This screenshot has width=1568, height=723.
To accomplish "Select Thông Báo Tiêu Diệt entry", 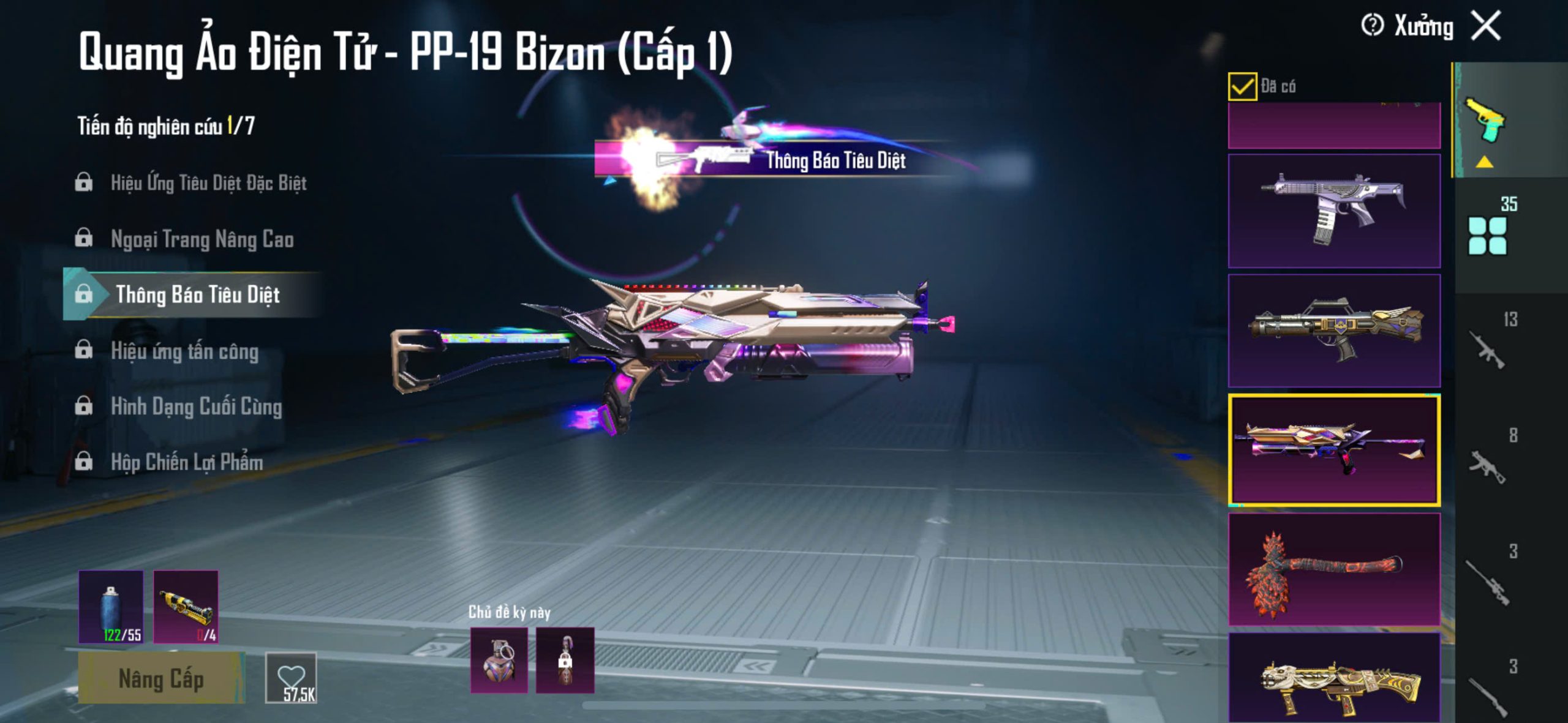I will pyautogui.click(x=197, y=294).
